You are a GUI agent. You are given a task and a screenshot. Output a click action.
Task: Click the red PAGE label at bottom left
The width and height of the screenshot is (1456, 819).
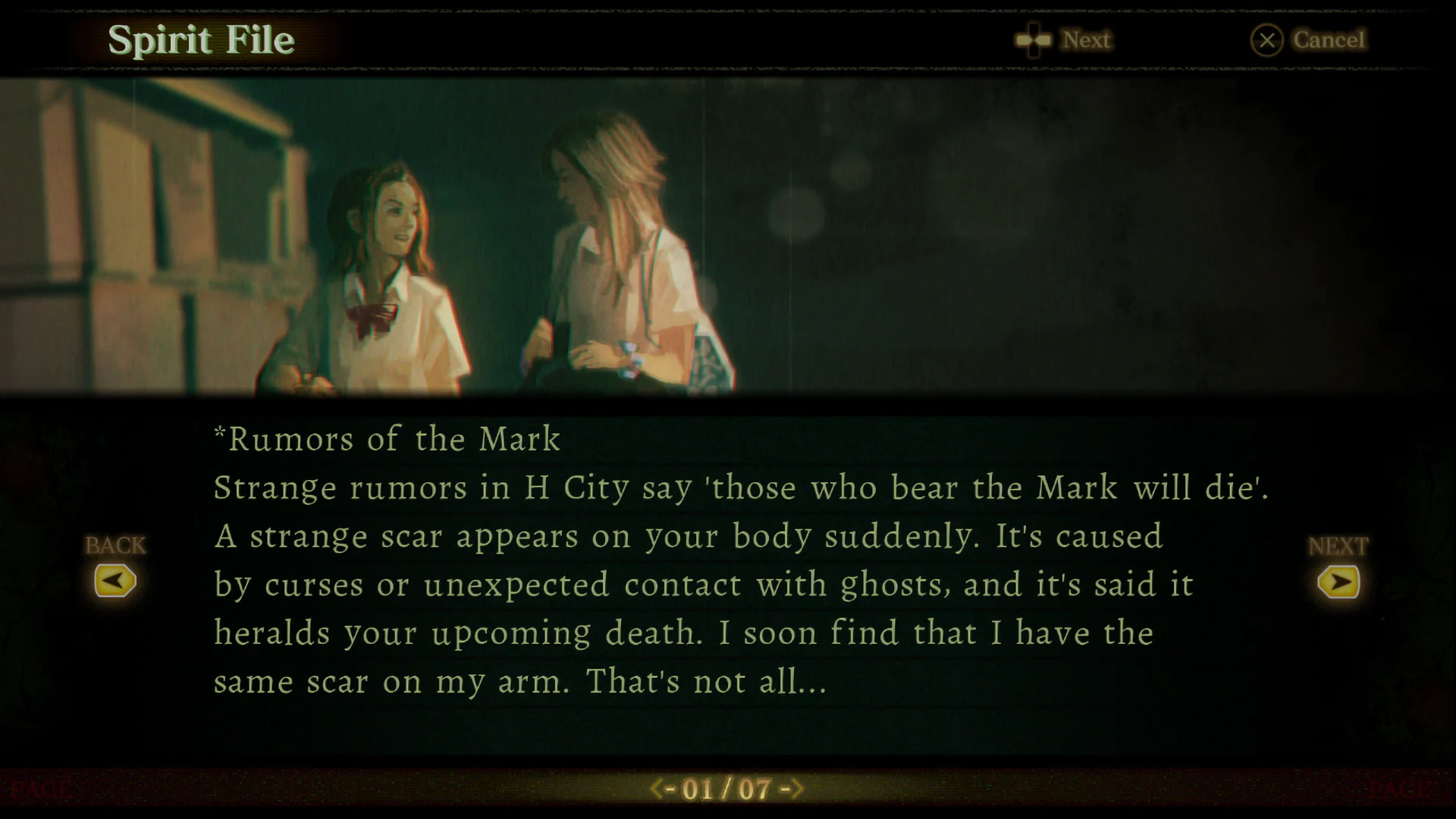pyautogui.click(x=42, y=788)
